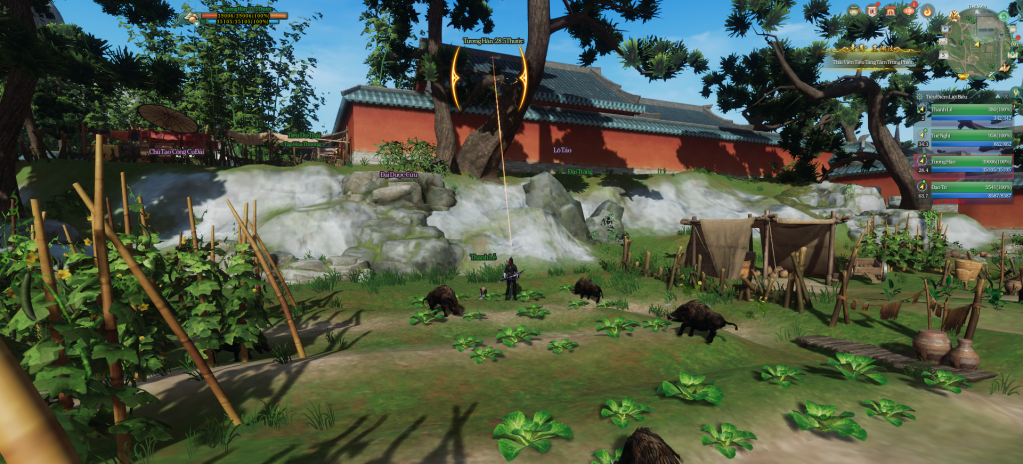1023x464 pixels.
Task: Click the player portrait in the target frame
Action: coord(190,17)
